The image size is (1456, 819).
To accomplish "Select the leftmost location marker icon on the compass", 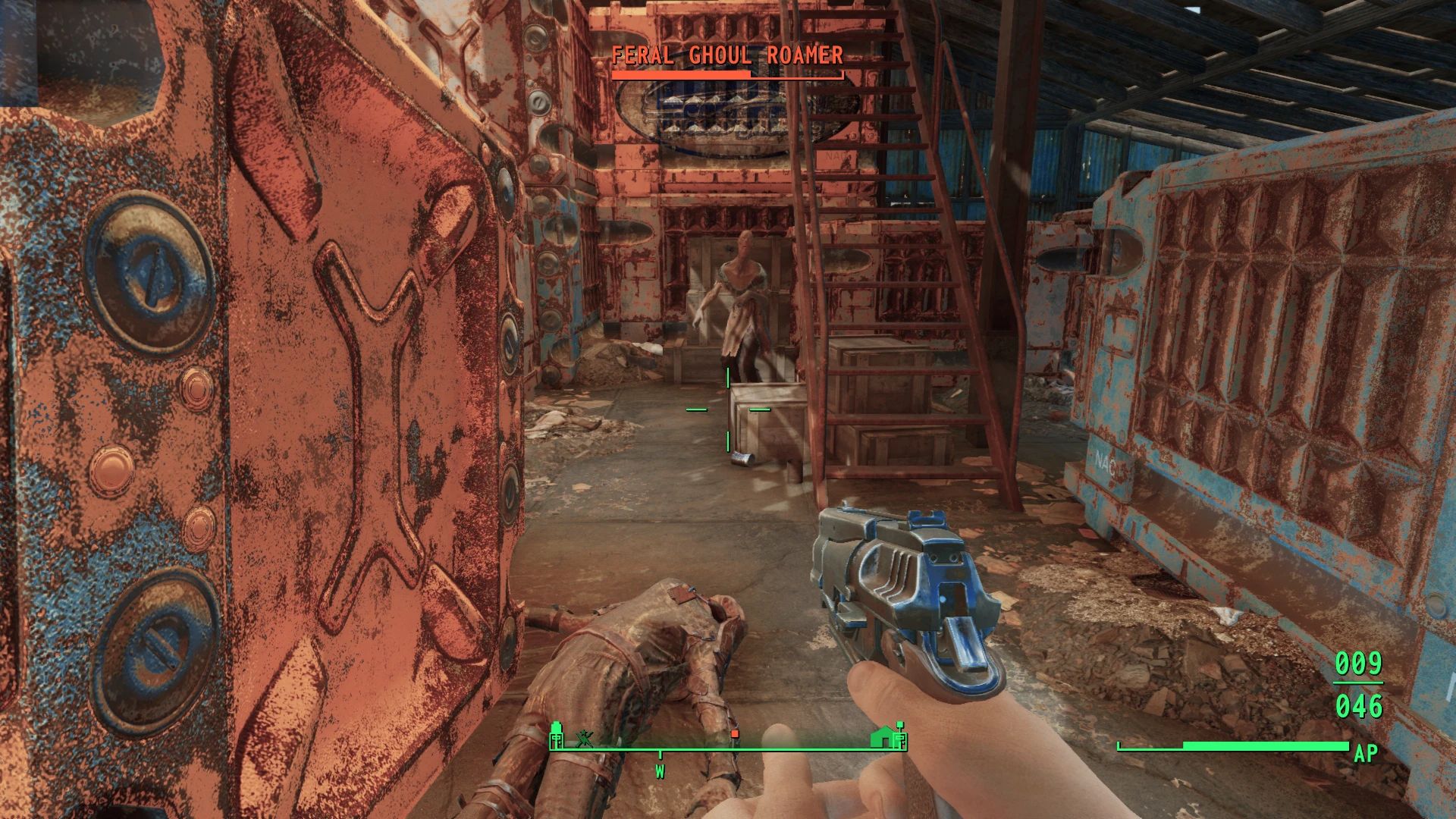I will tap(556, 738).
